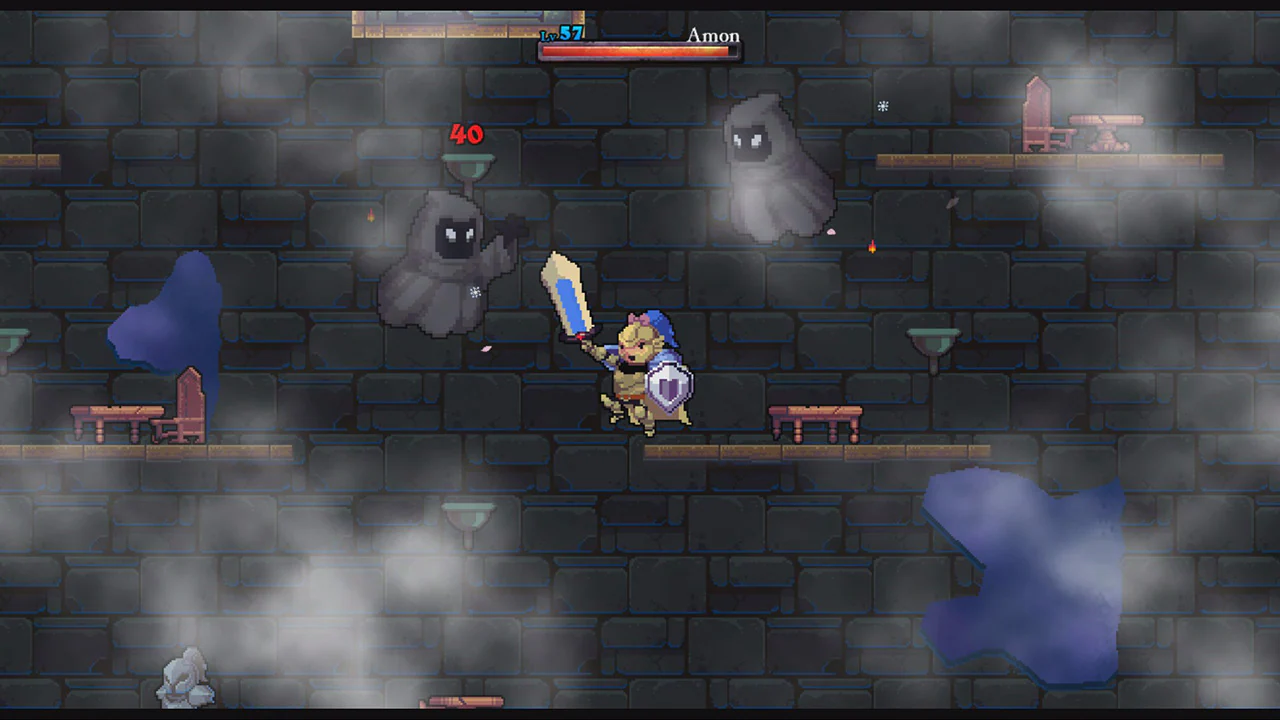Click the red damage number 40
Viewport: 1280px width, 720px height.
(x=466, y=134)
